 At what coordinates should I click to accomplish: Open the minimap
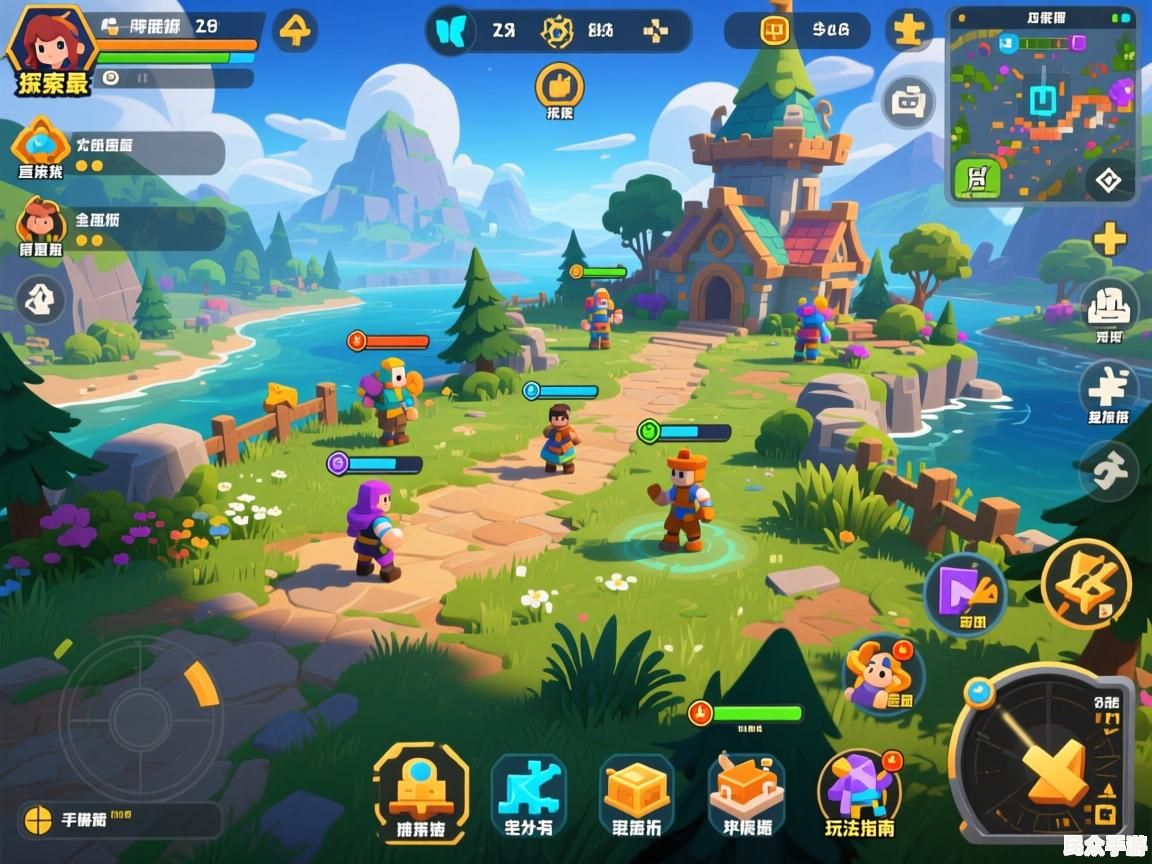click(x=1043, y=105)
